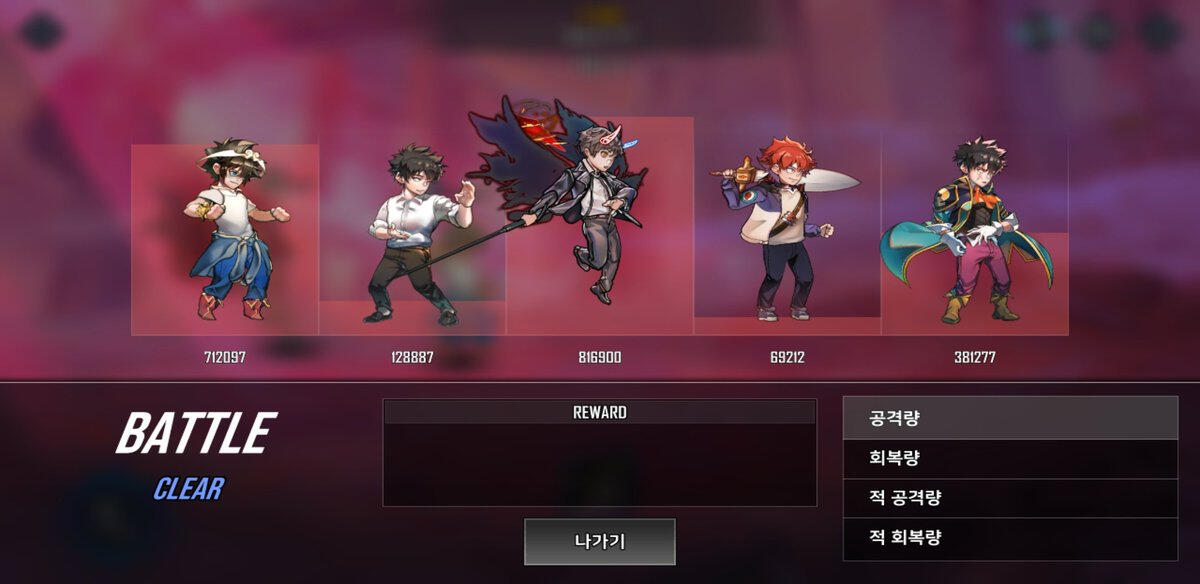Switch to the 회복량 healing tab

click(1010, 459)
